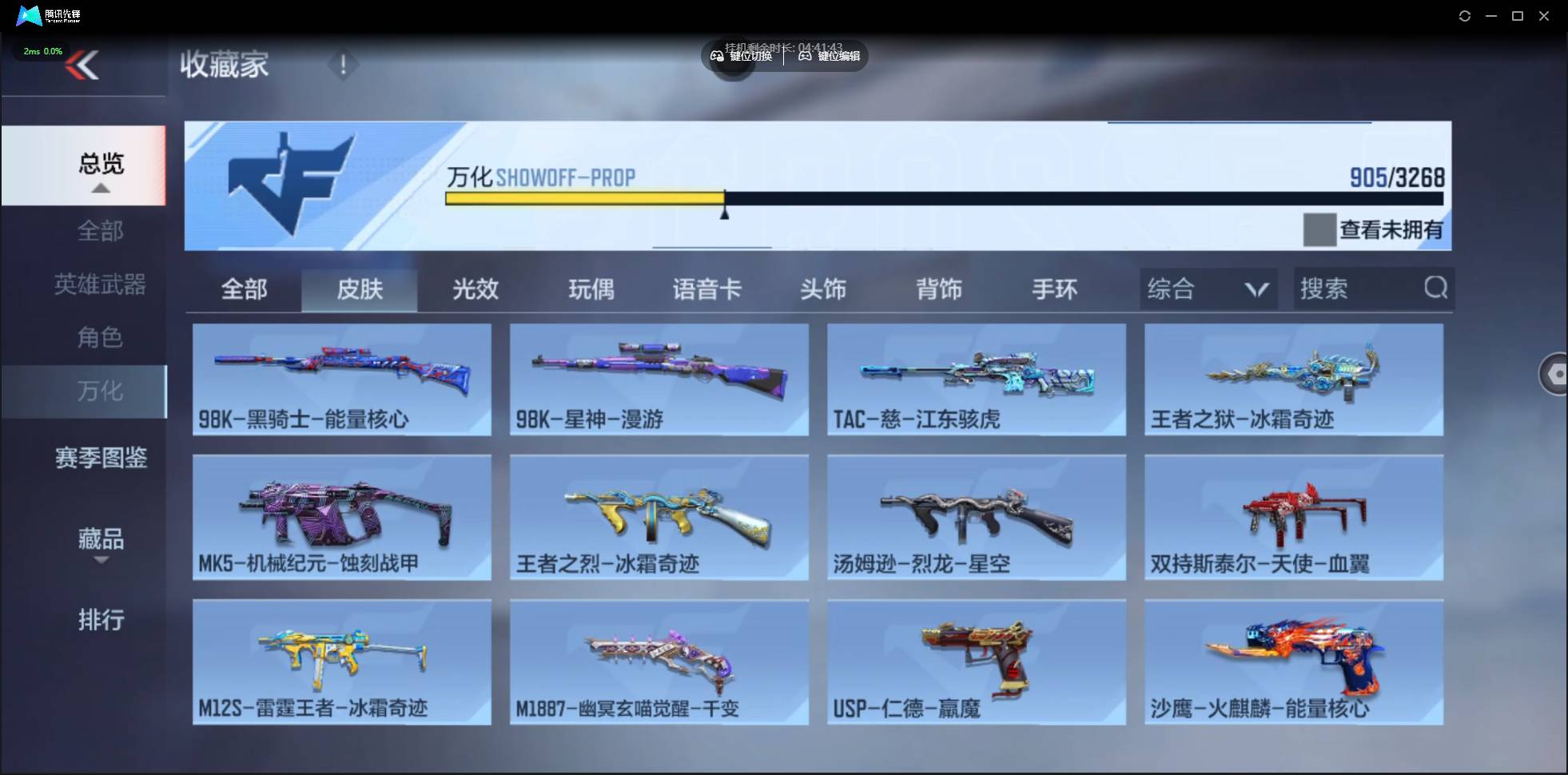Click the 万化 progress bar marker
Viewport: 1568px width, 775px height.
[725, 209]
